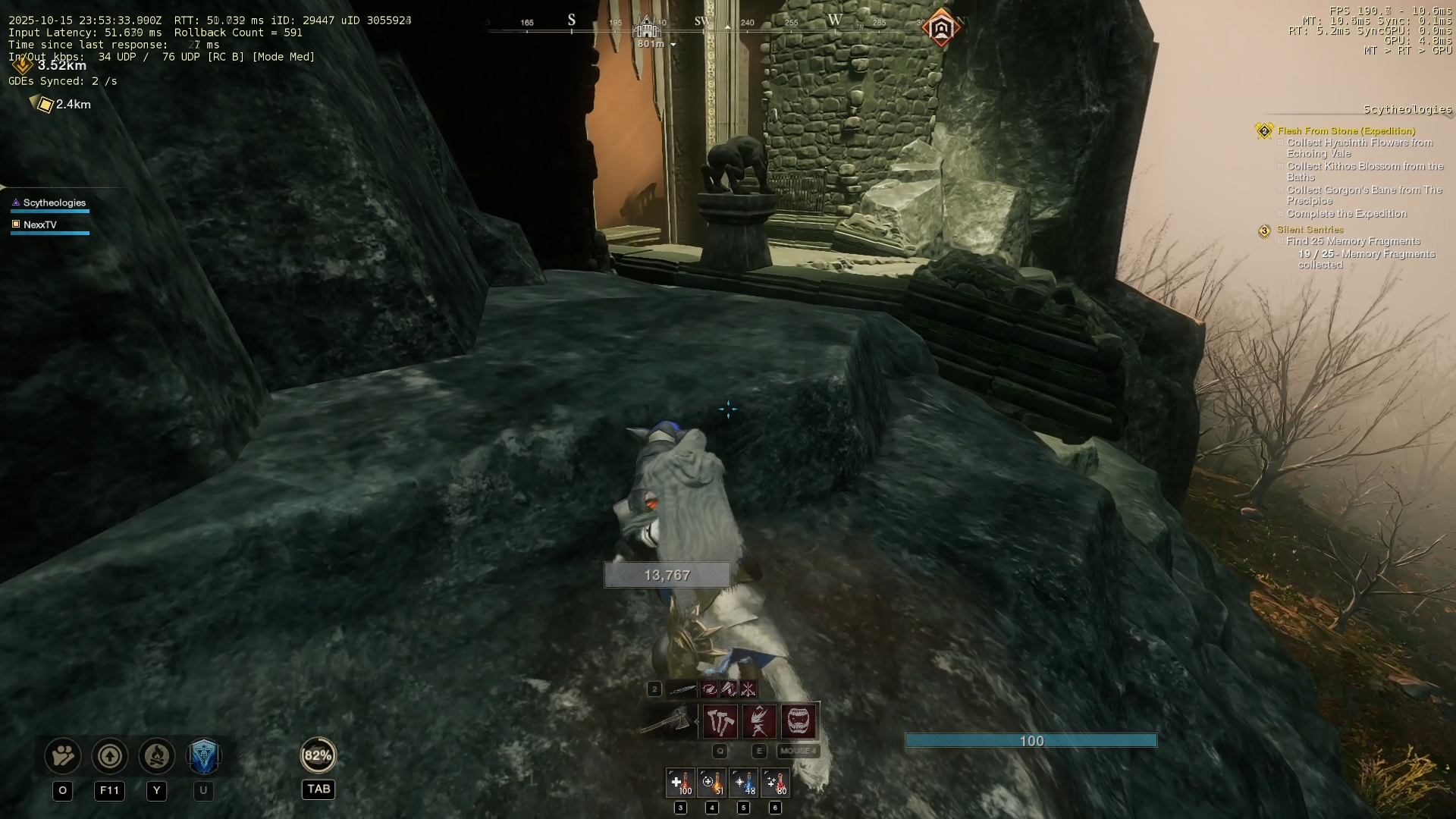The height and width of the screenshot is (819, 1456).
Task: Select the Silent Sentries quest entry
Action: [1310, 230]
